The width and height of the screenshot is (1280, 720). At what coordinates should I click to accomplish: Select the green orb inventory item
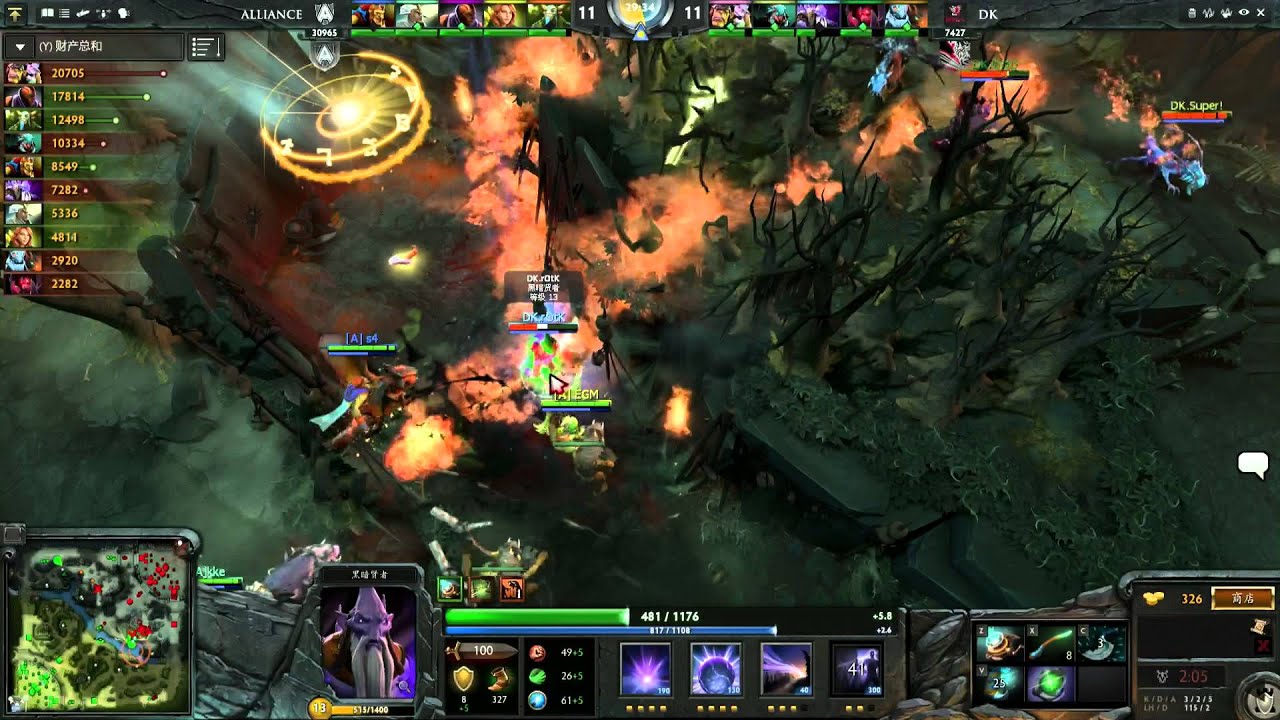coord(1048,685)
